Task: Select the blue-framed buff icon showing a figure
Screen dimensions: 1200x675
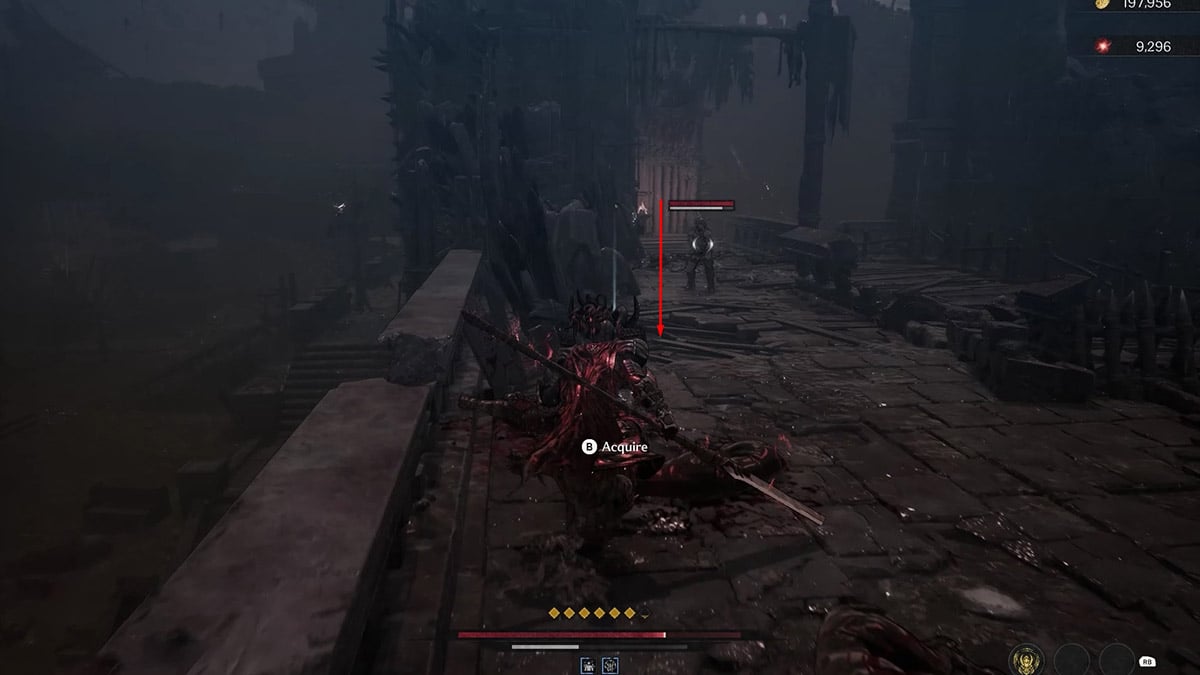Action: click(x=588, y=664)
